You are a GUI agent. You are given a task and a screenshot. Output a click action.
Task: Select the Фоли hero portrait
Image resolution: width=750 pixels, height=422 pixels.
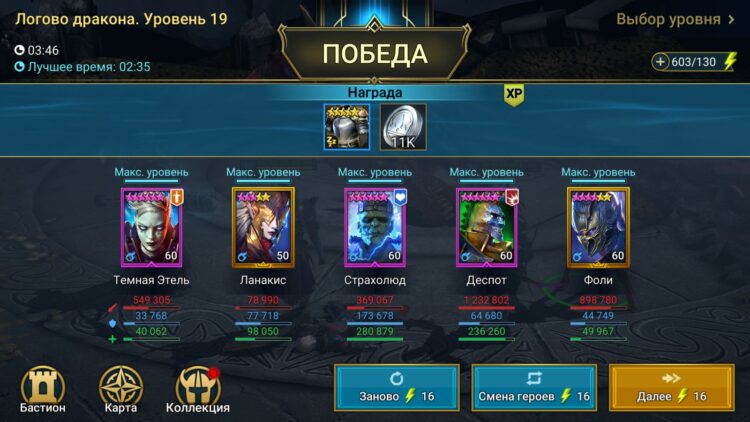click(598, 227)
